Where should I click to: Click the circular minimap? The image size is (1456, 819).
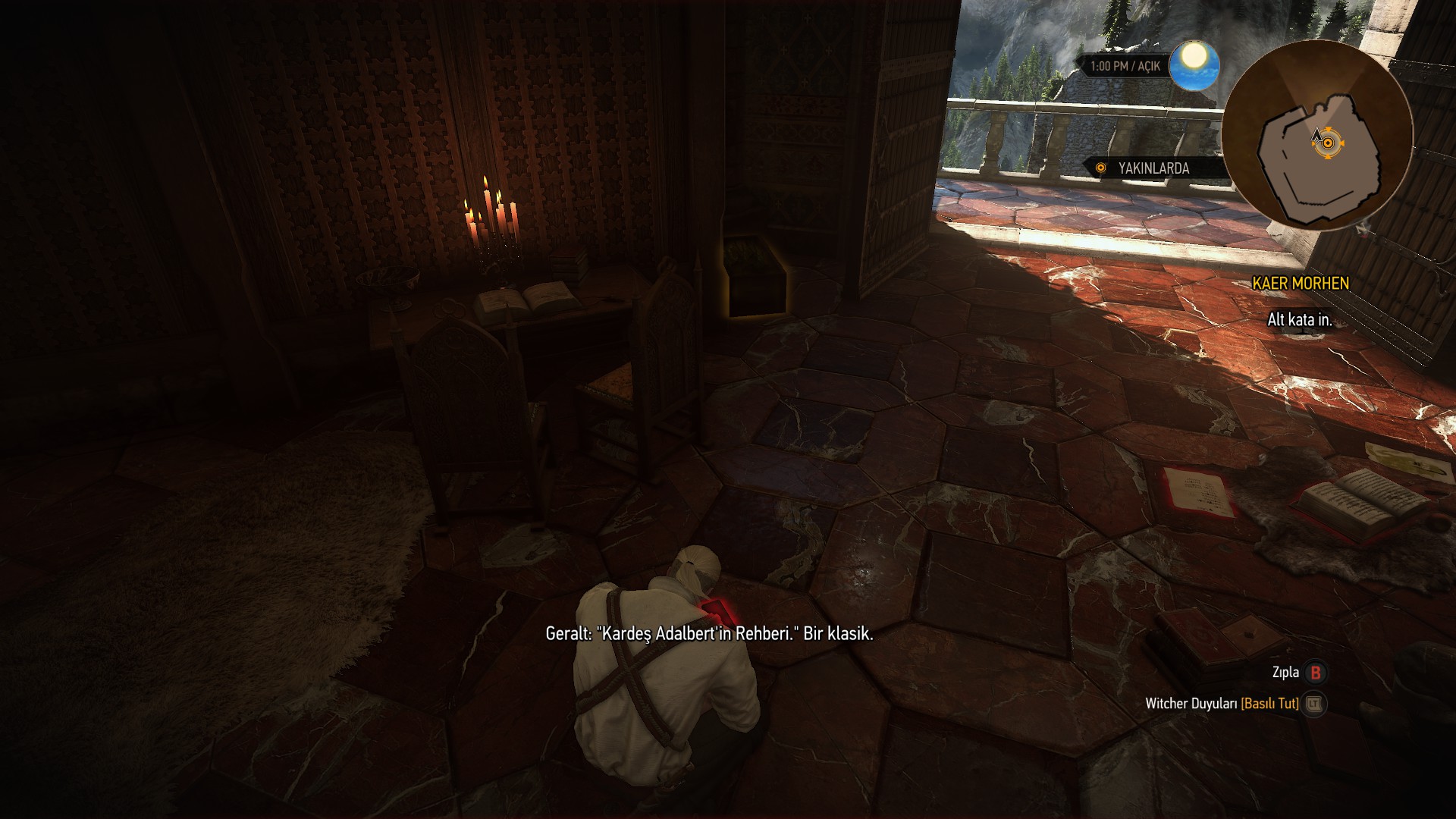coord(1317,136)
